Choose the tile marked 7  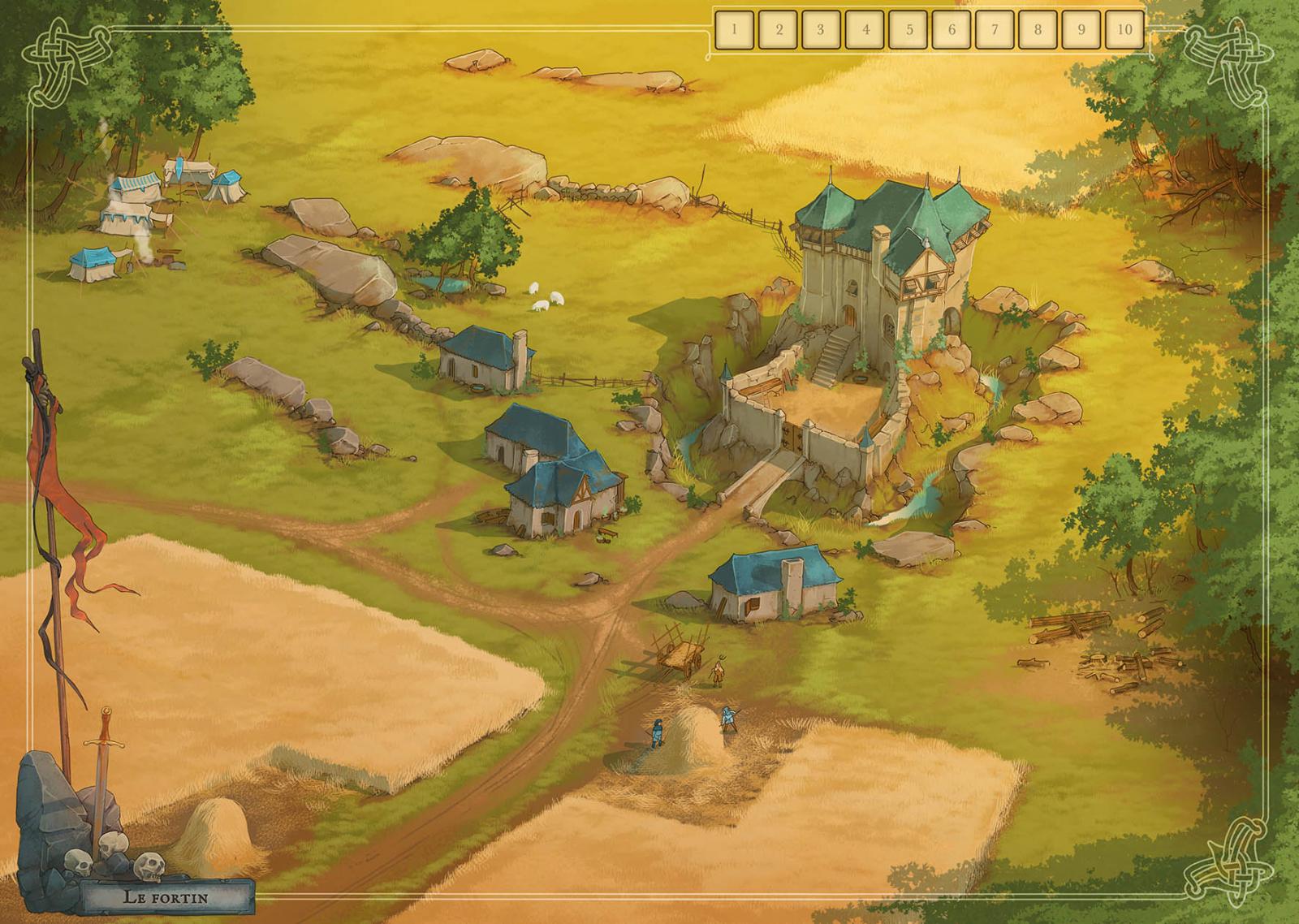pos(995,30)
